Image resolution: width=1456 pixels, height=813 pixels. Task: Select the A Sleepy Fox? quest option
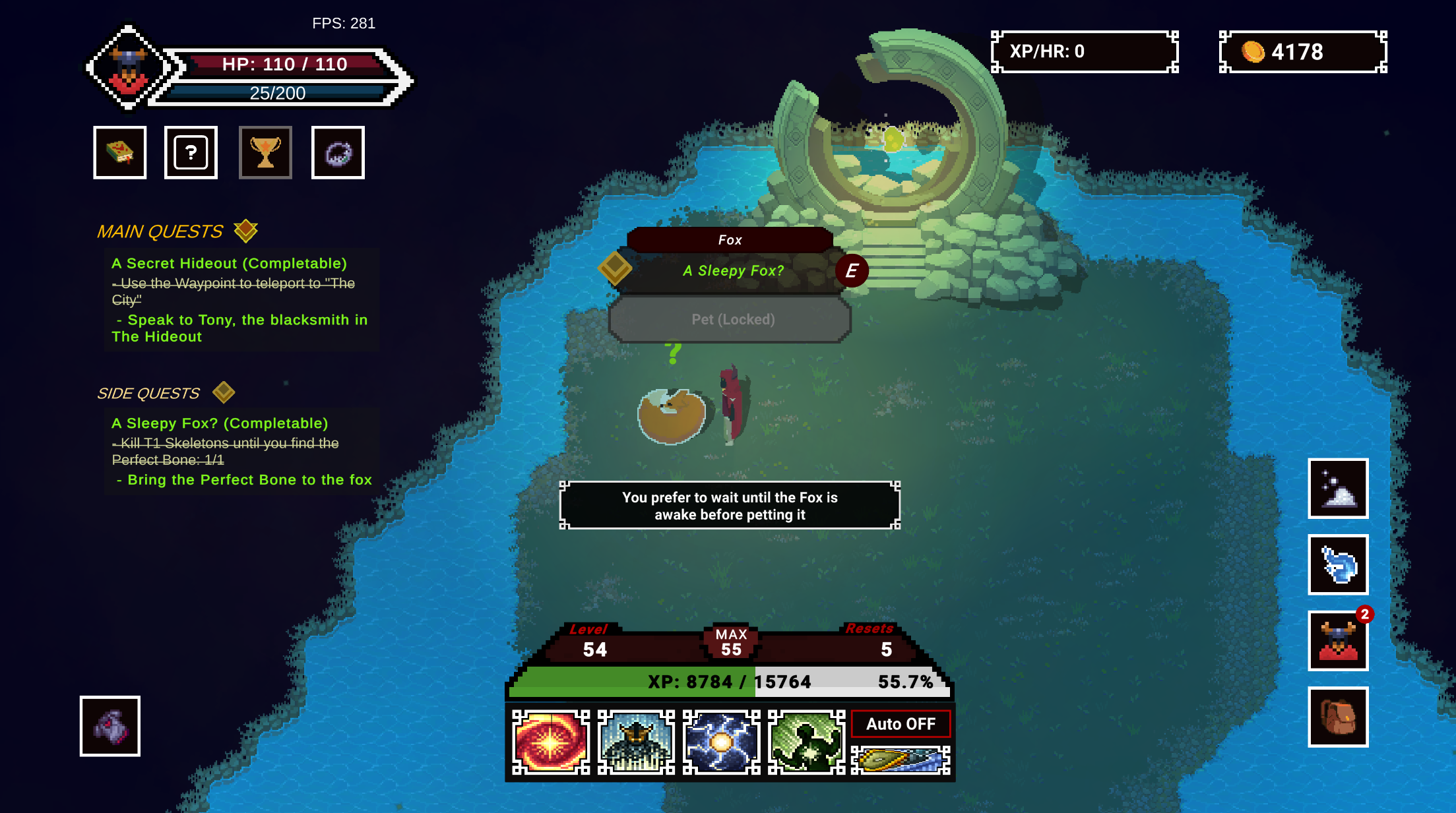(733, 270)
